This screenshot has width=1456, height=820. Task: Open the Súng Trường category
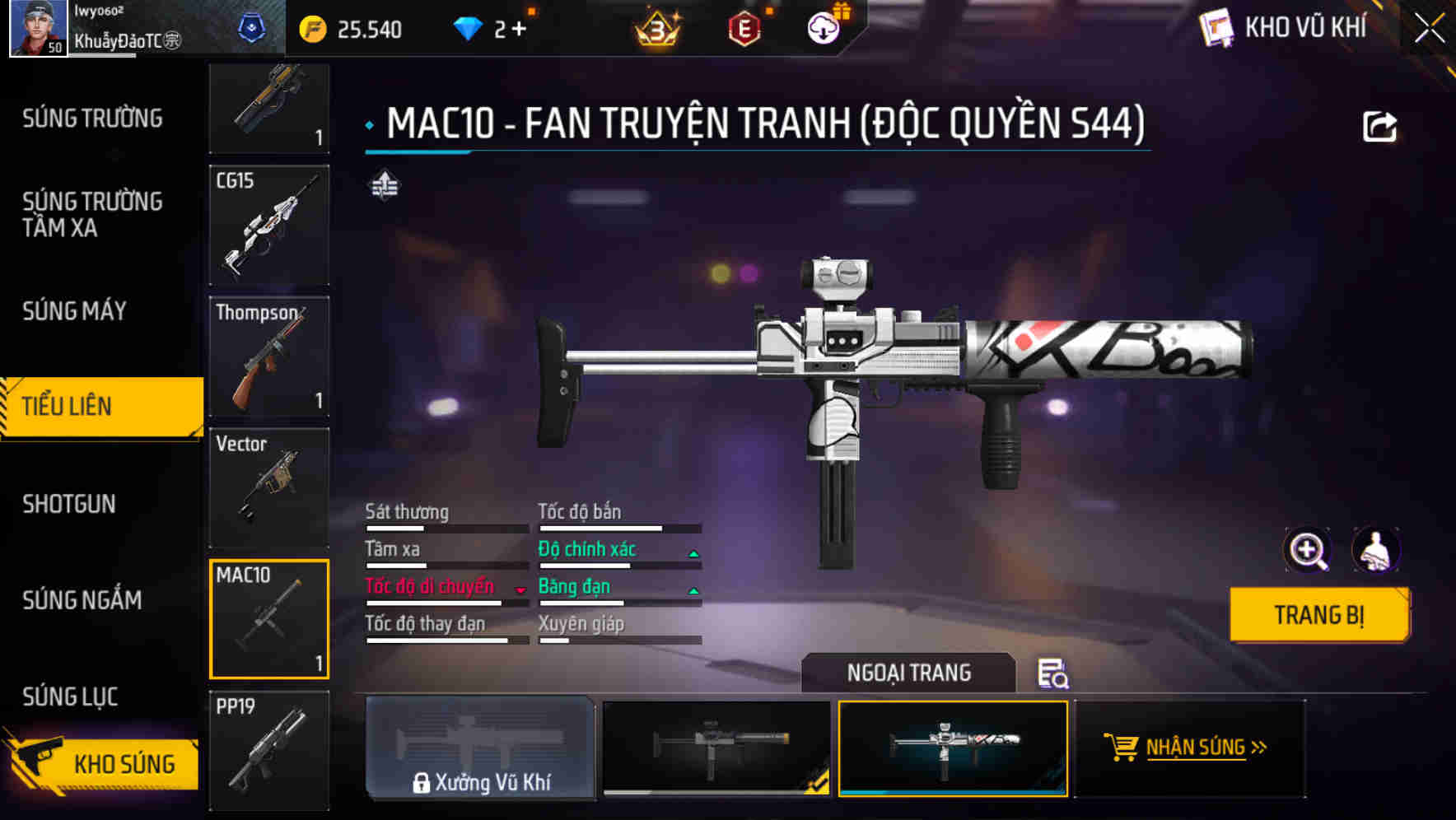pos(92,119)
